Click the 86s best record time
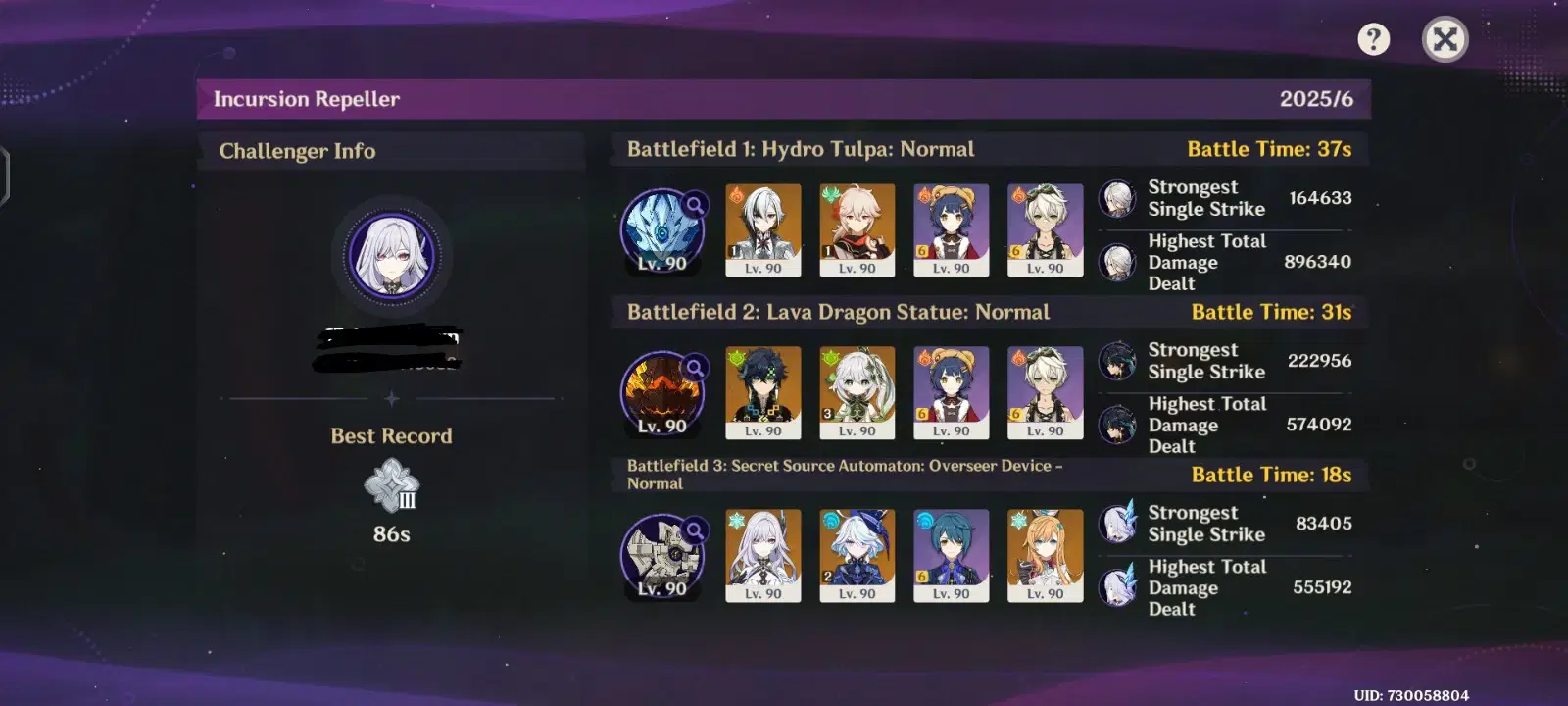Image resolution: width=1568 pixels, height=706 pixels. 390,534
